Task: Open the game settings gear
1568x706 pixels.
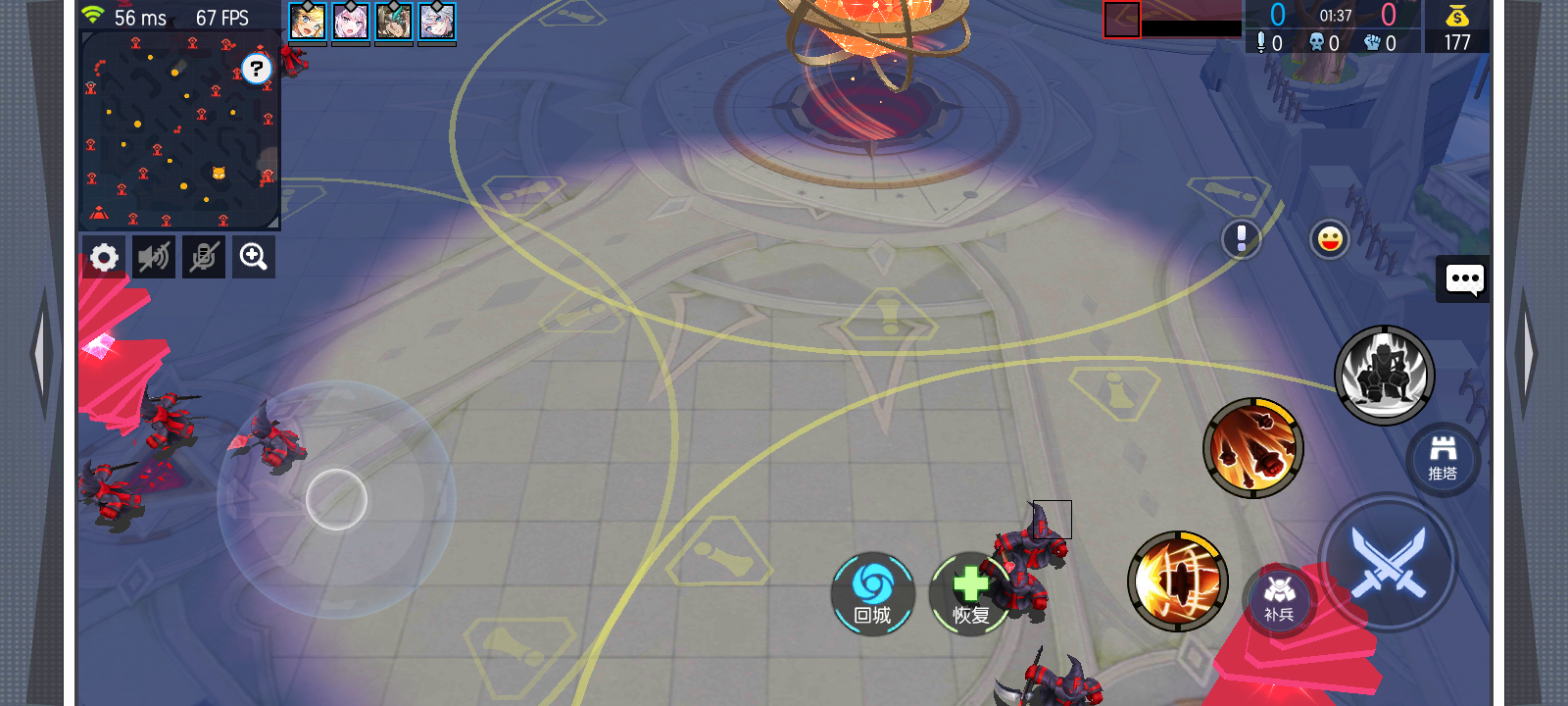Action: pos(104,256)
